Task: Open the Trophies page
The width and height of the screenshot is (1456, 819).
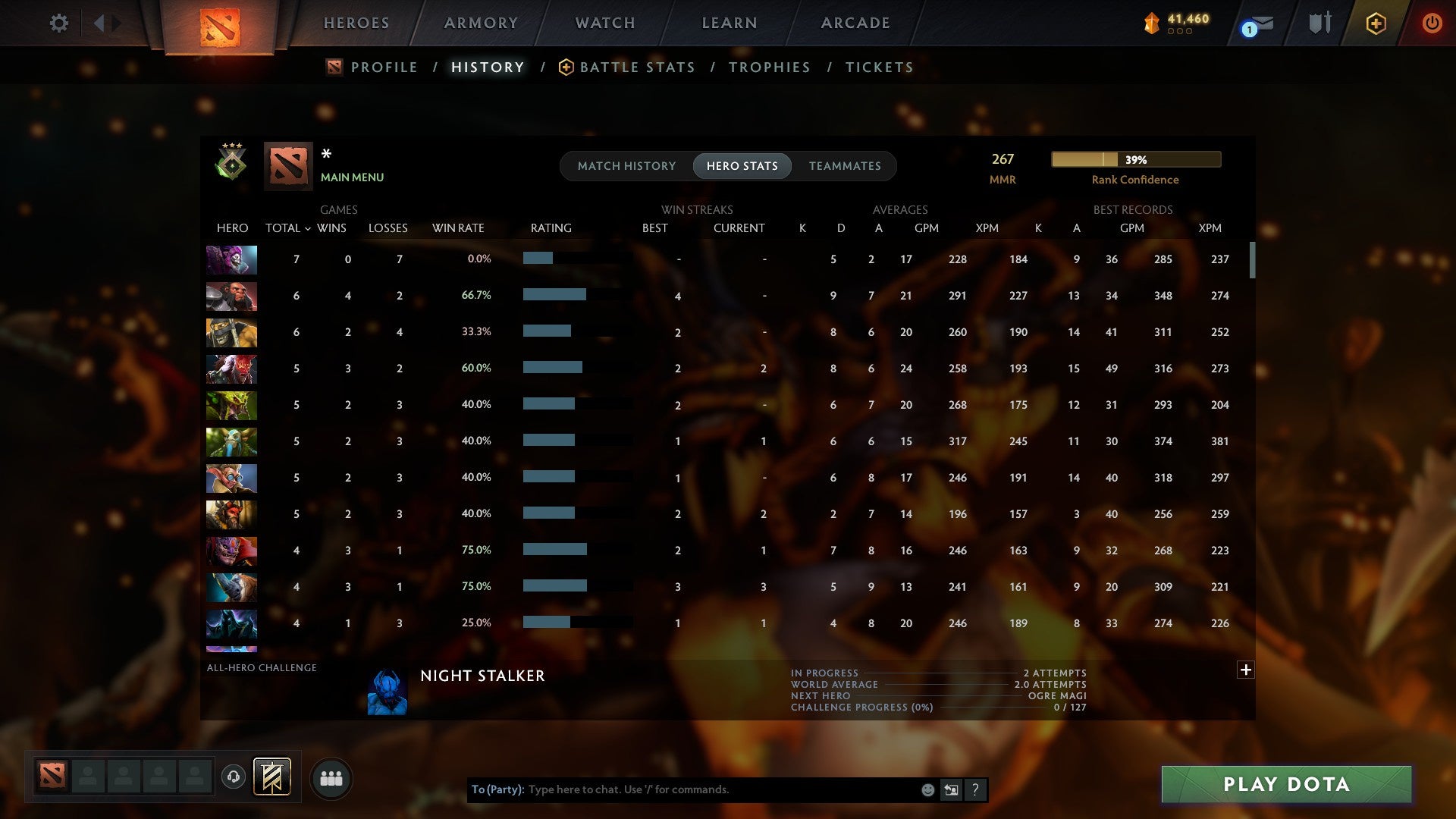Action: 769,67
